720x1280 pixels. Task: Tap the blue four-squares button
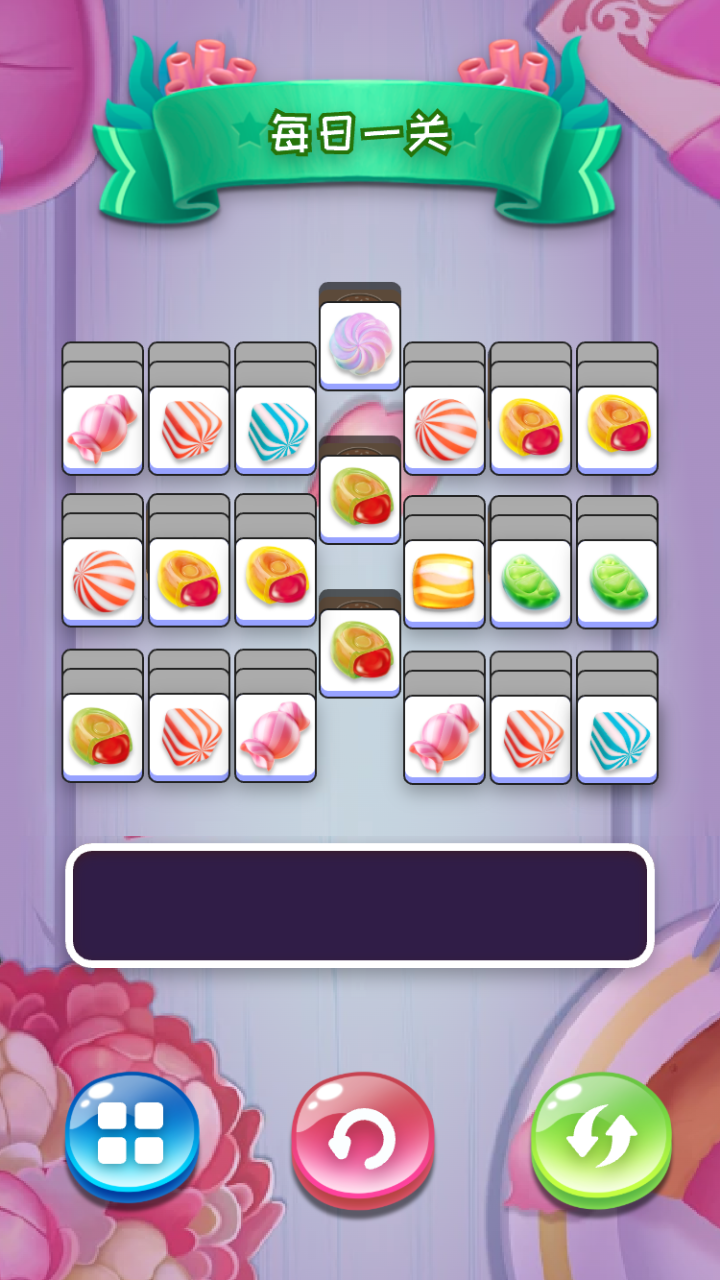point(132,1137)
